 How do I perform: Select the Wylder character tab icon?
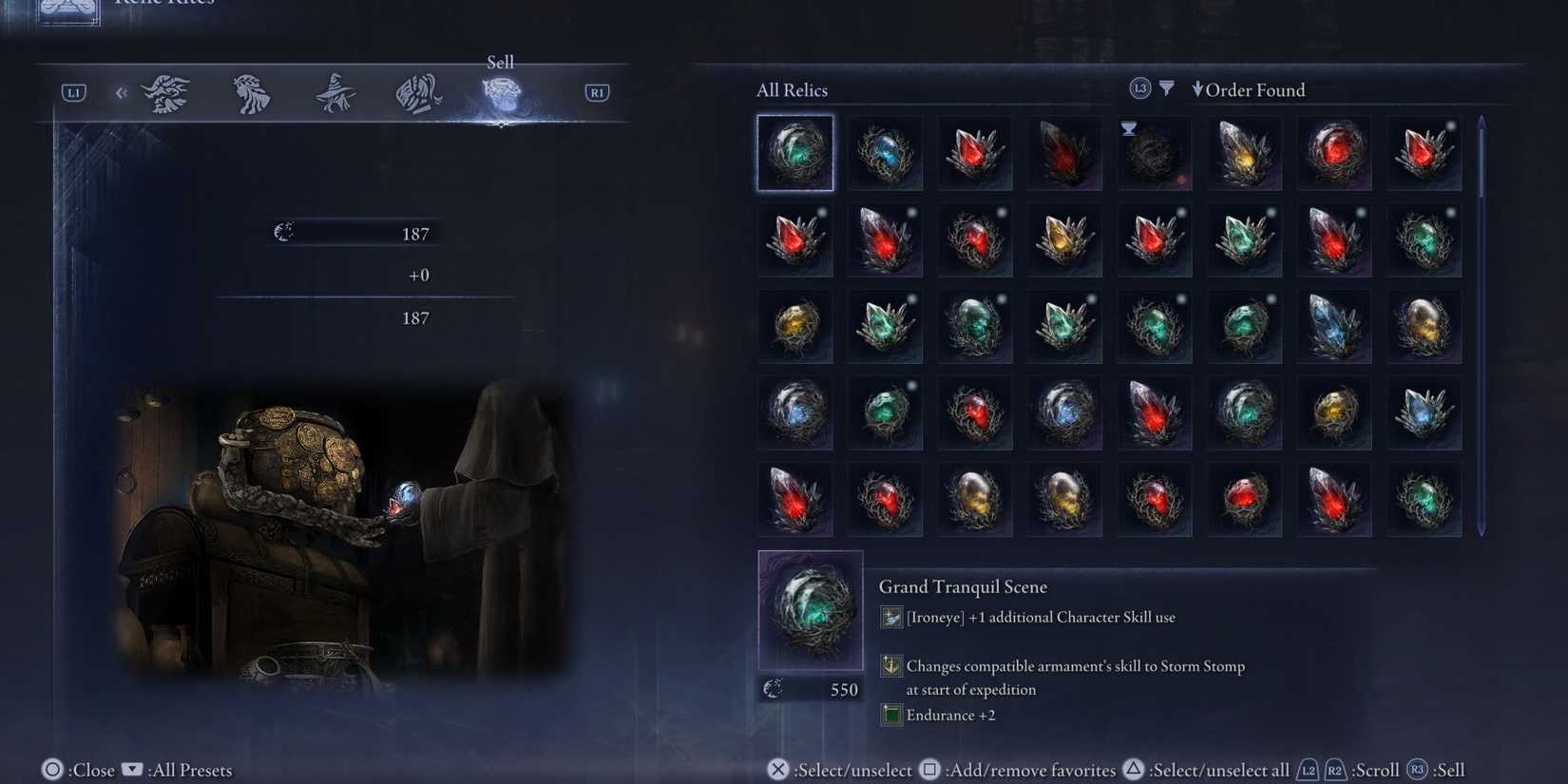tap(165, 91)
